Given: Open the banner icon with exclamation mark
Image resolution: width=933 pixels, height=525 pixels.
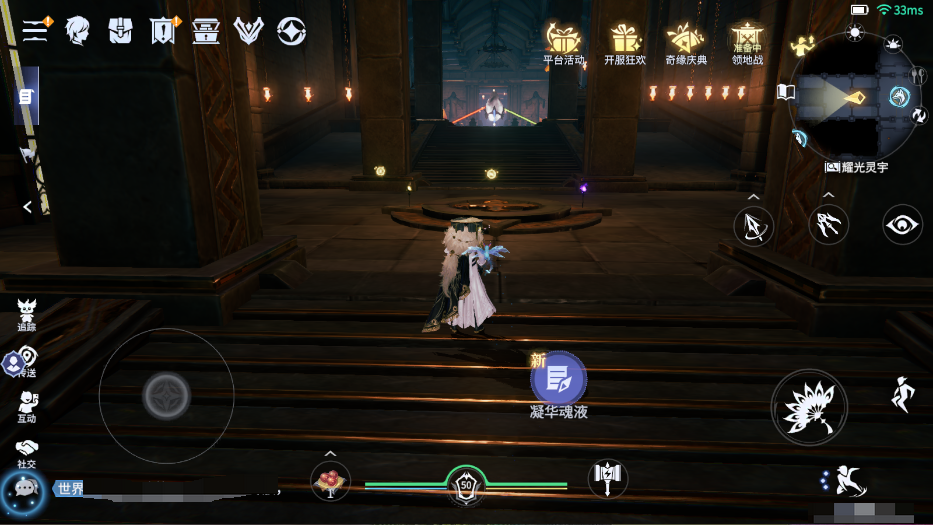Looking at the screenshot, I should pyautogui.click(x=163, y=31).
